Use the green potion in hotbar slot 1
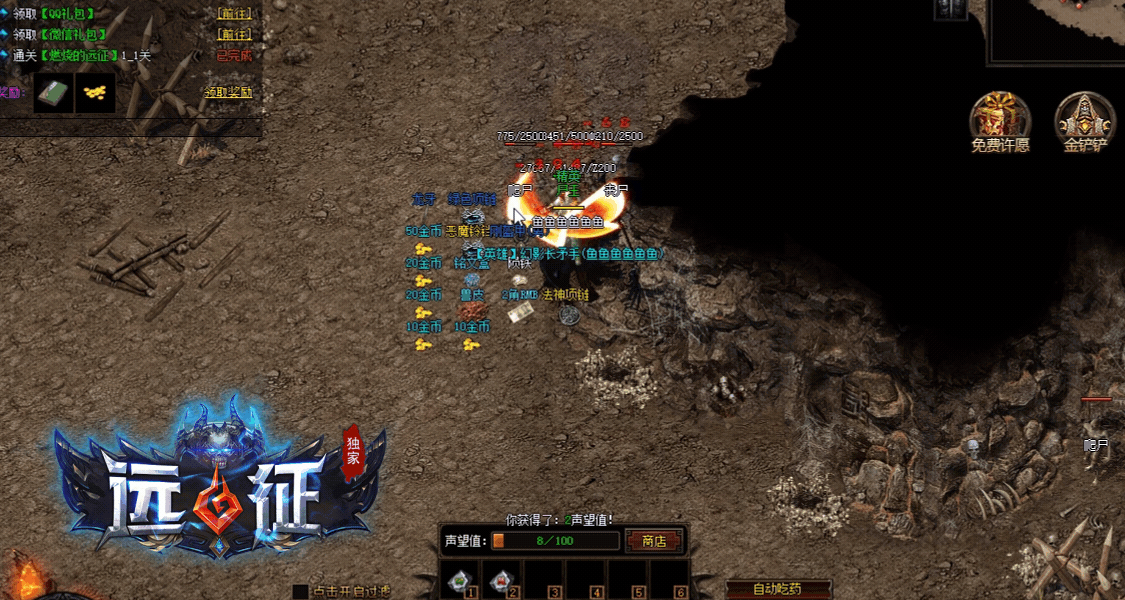 461,581
